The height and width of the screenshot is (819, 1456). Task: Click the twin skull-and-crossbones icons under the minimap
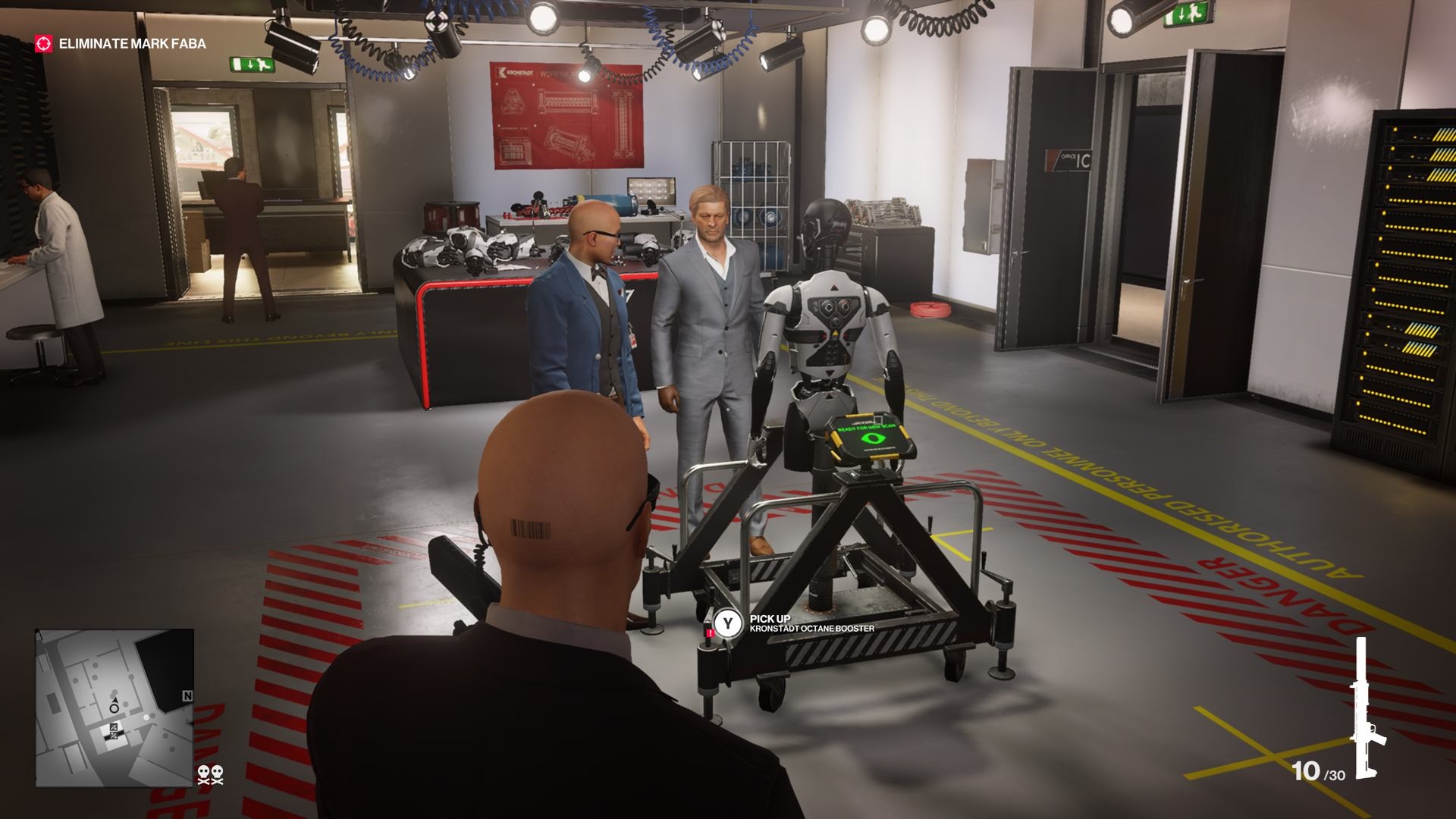point(211,774)
